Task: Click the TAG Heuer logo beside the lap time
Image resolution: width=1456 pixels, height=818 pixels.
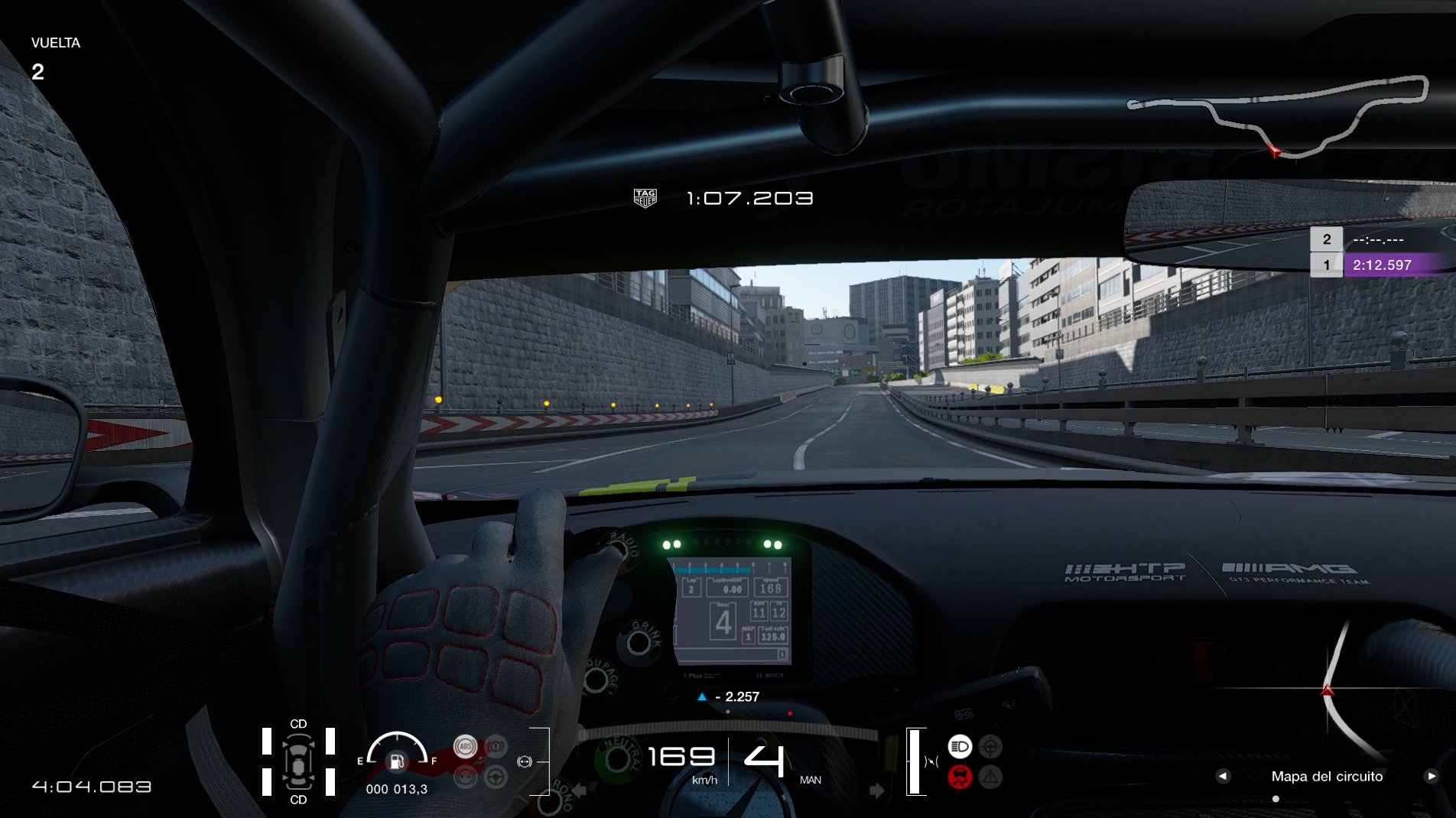Action: tap(645, 197)
